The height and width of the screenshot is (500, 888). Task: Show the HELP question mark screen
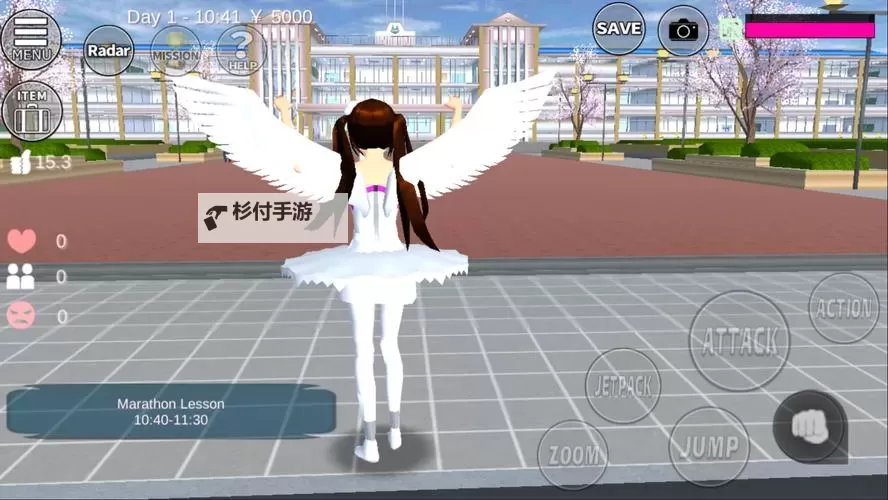[240, 50]
